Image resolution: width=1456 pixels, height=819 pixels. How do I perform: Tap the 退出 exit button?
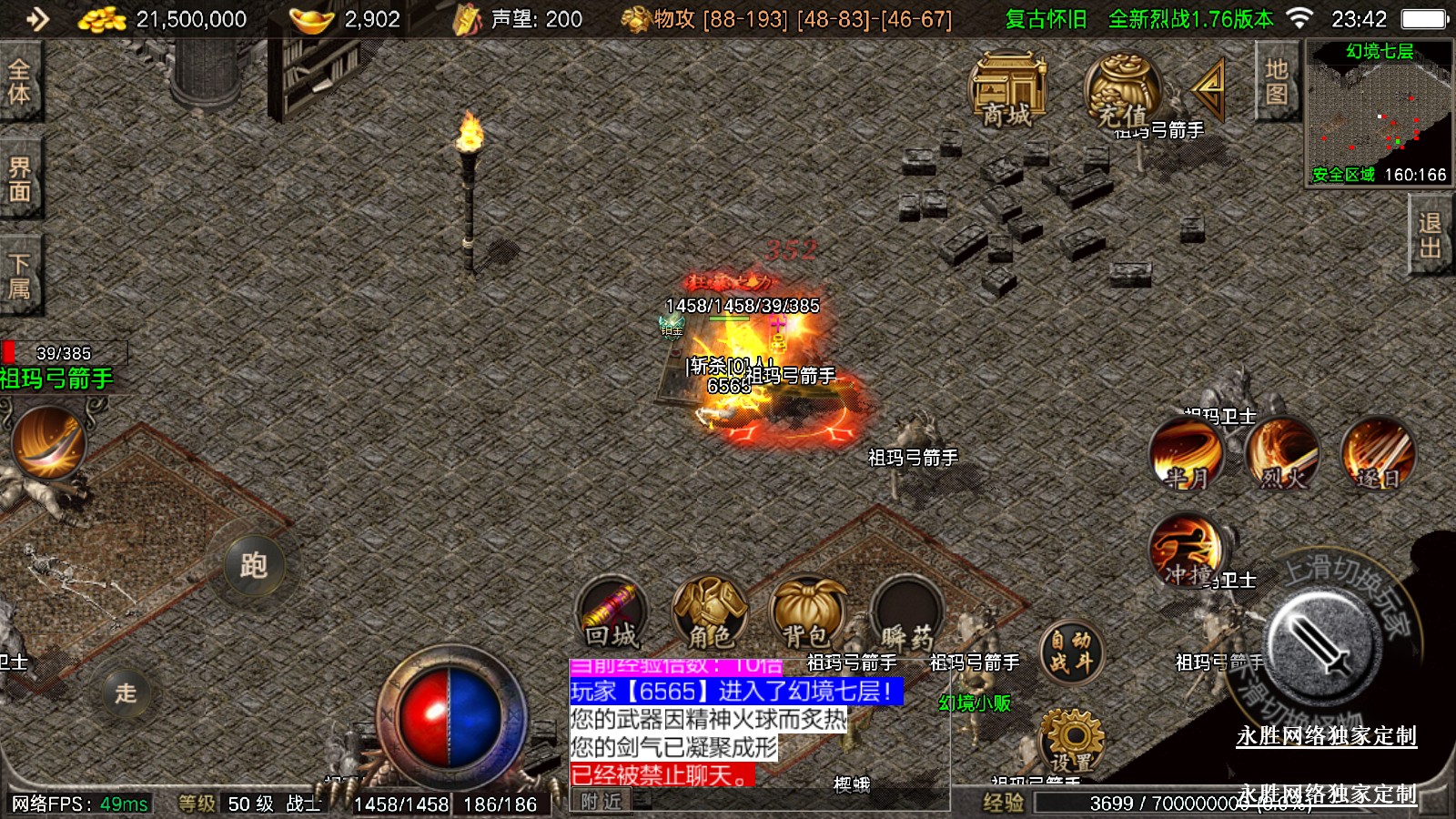(1431, 236)
